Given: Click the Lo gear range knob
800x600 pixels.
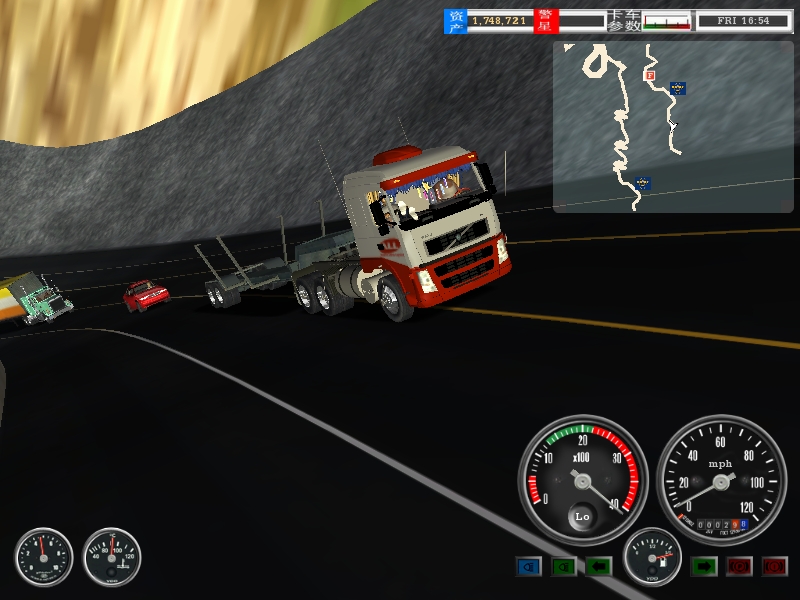Looking at the screenshot, I should (582, 517).
